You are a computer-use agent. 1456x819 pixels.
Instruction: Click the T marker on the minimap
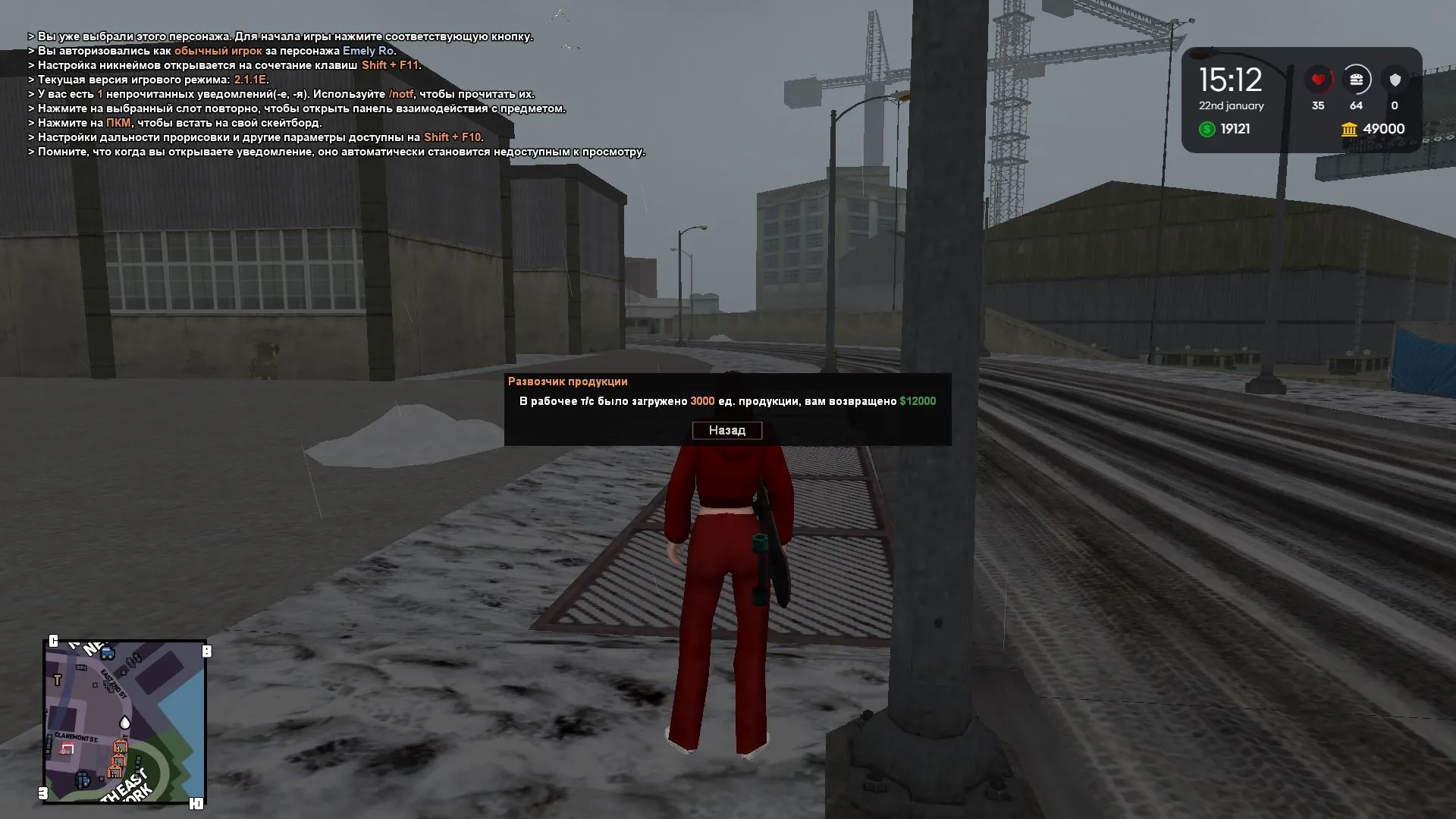pyautogui.click(x=58, y=679)
